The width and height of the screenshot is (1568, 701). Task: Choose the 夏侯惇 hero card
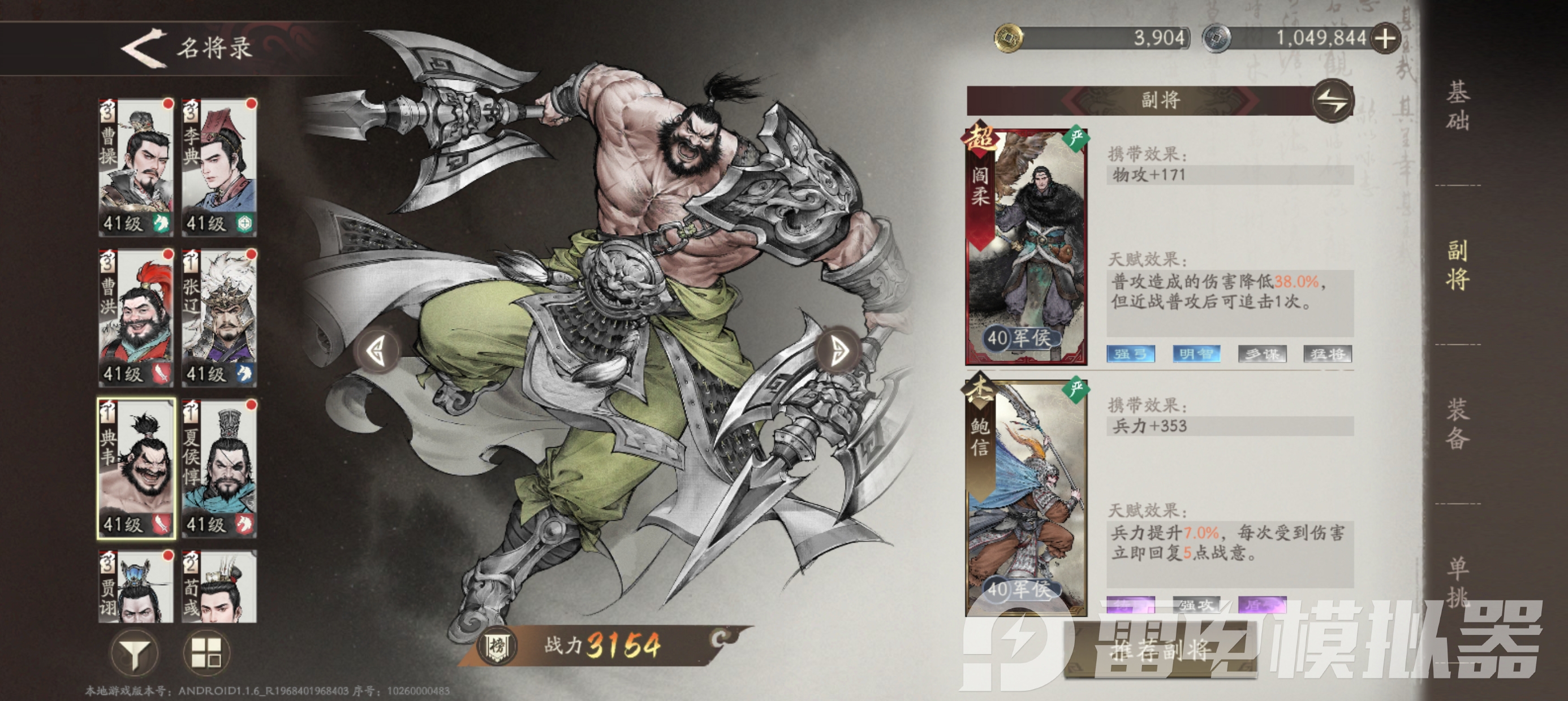(219, 469)
